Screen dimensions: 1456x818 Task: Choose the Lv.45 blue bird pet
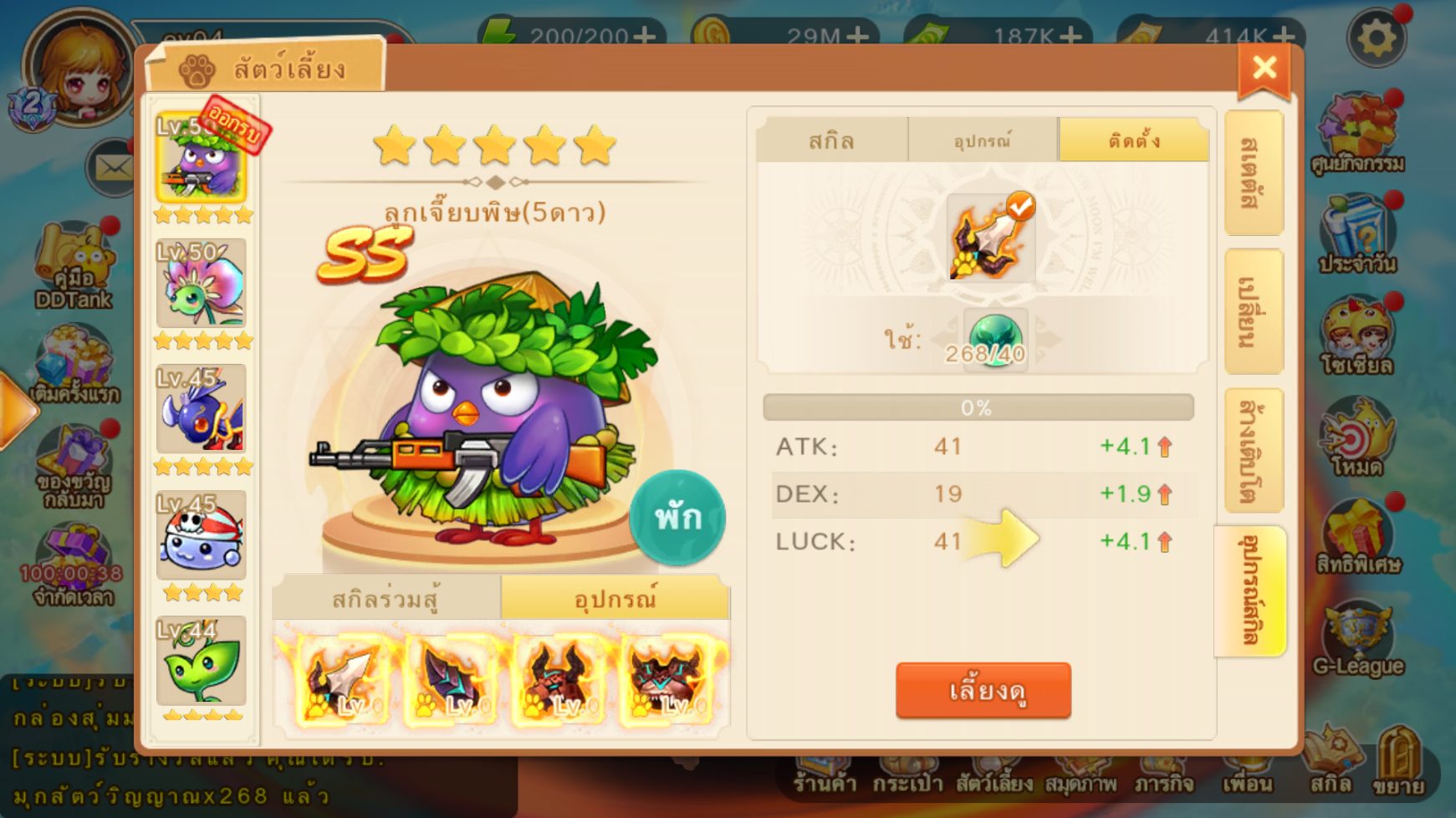[x=202, y=410]
